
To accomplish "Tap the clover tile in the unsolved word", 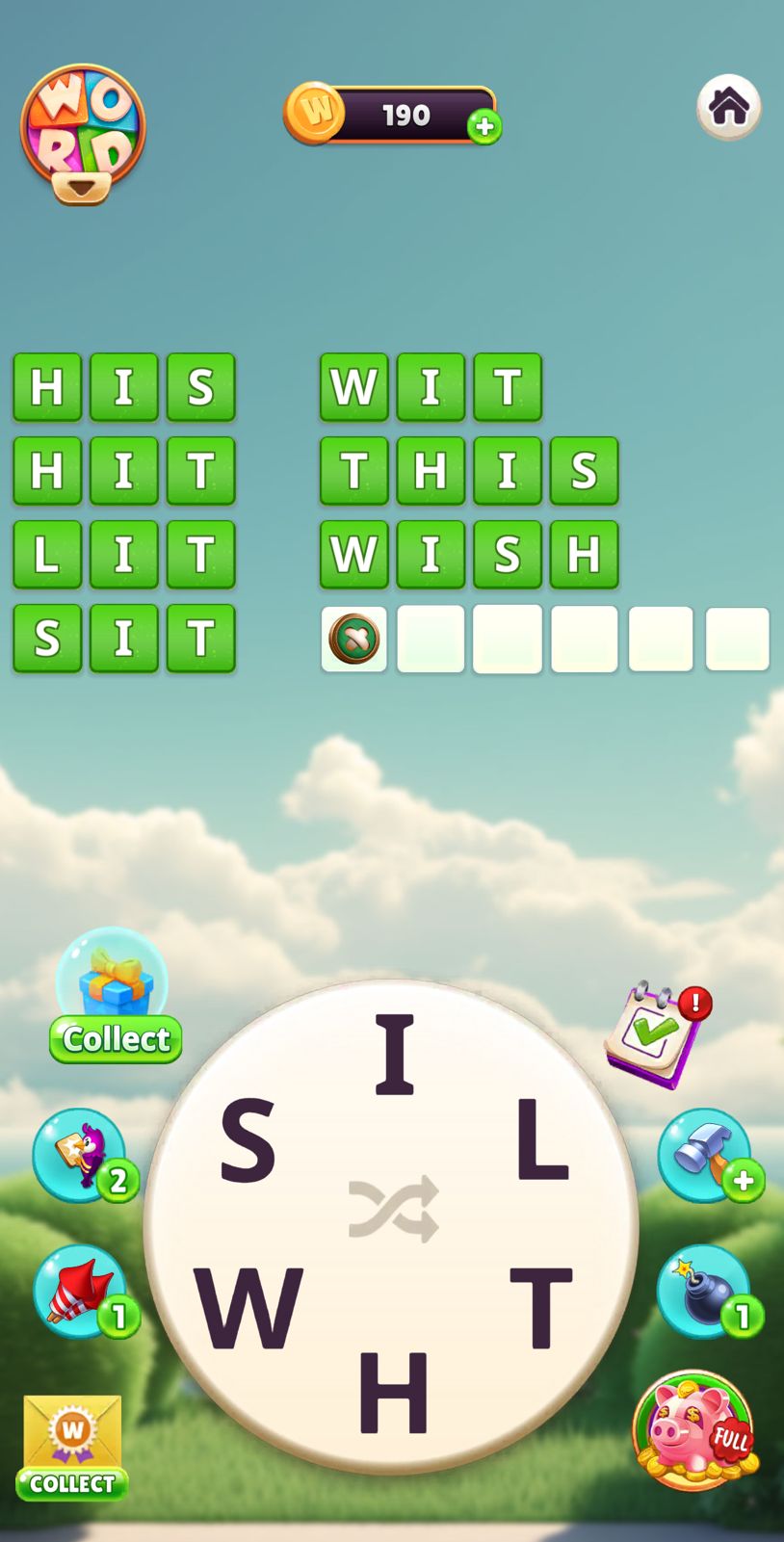I will [x=354, y=639].
